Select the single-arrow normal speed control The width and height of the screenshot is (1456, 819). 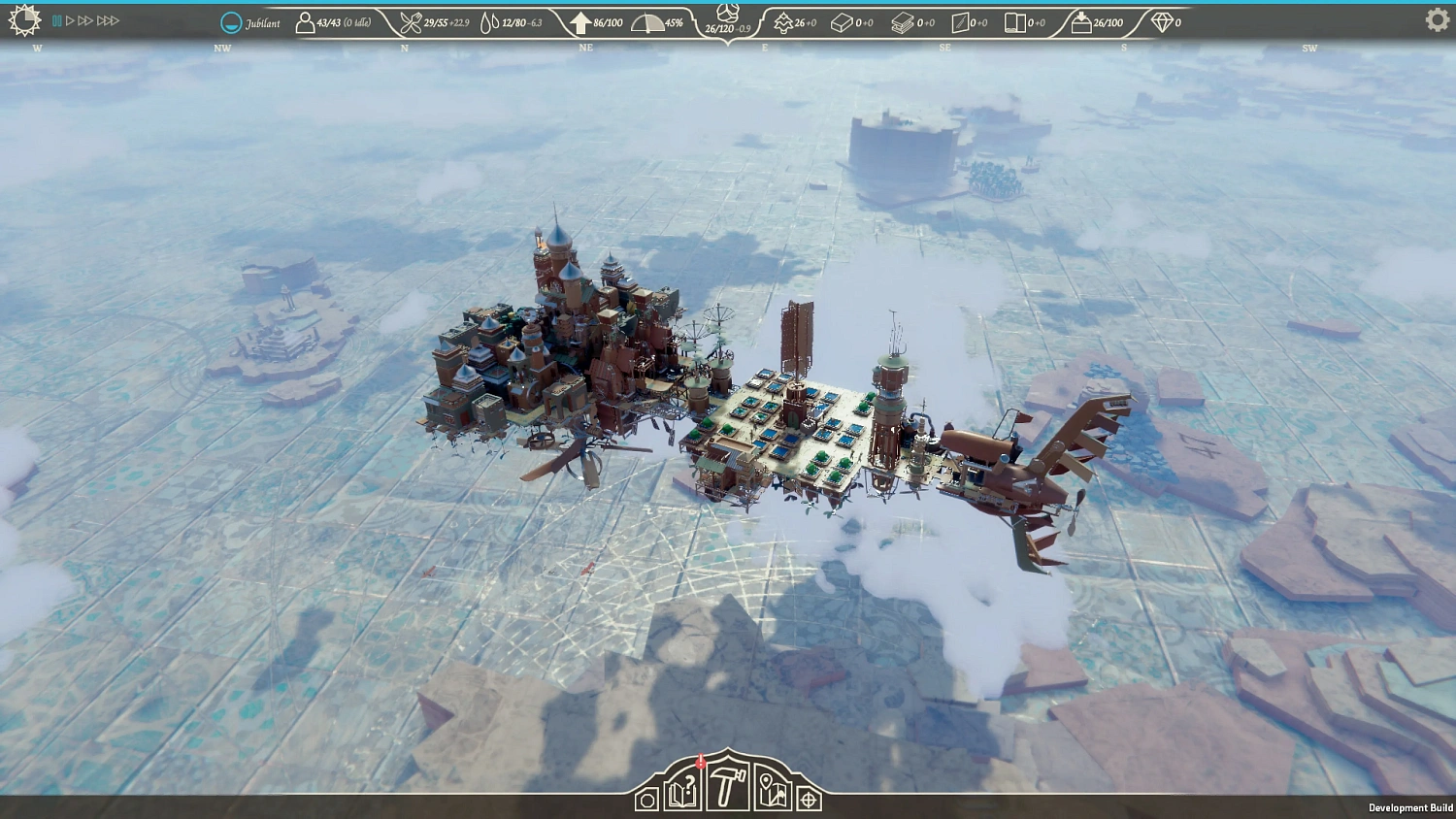click(70, 18)
